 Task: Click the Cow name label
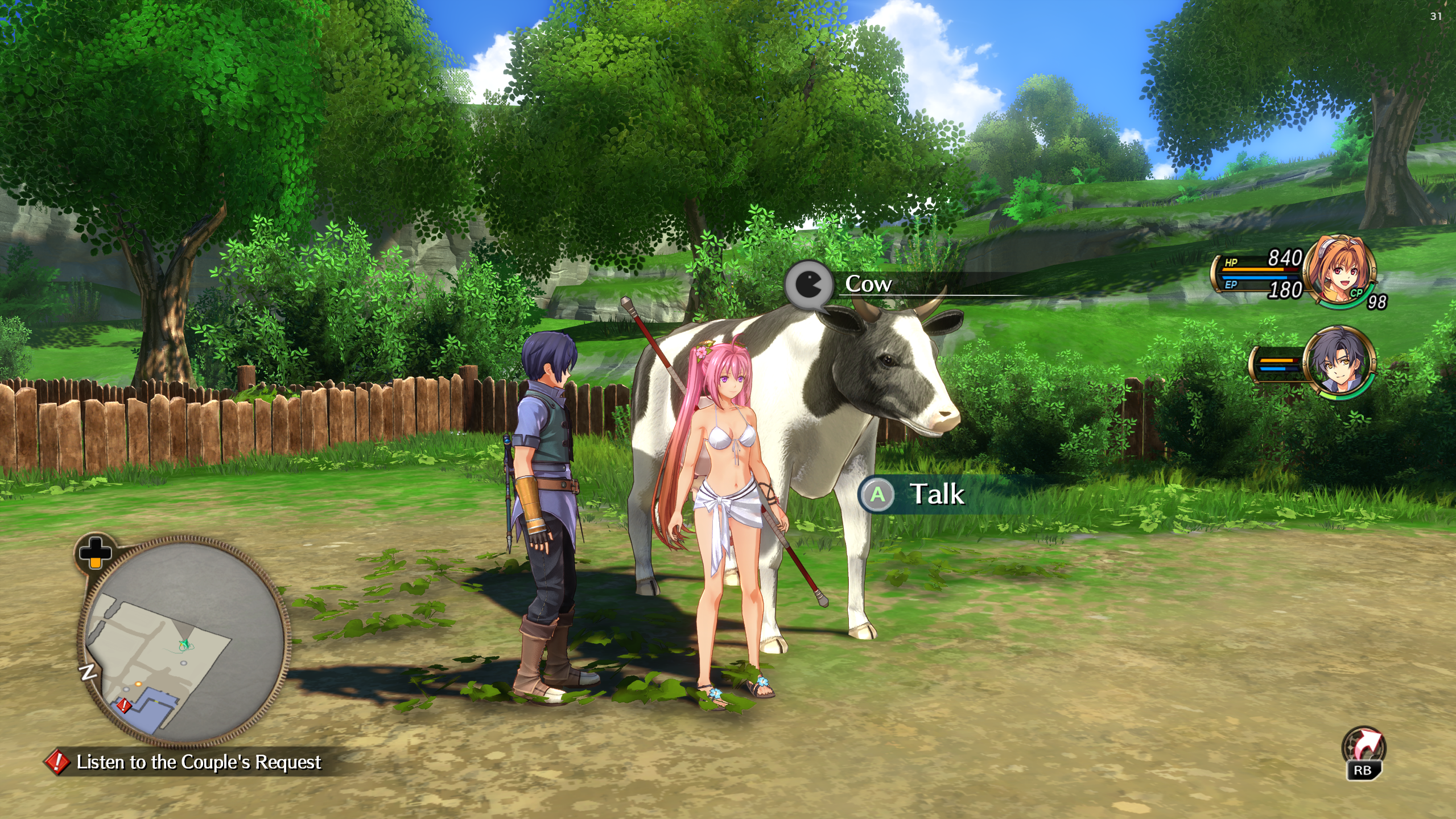coord(868,283)
